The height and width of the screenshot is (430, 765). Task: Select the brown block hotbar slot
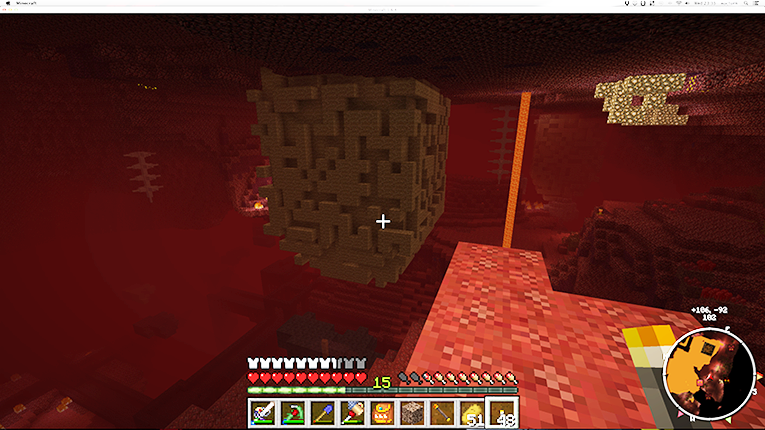pos(412,412)
